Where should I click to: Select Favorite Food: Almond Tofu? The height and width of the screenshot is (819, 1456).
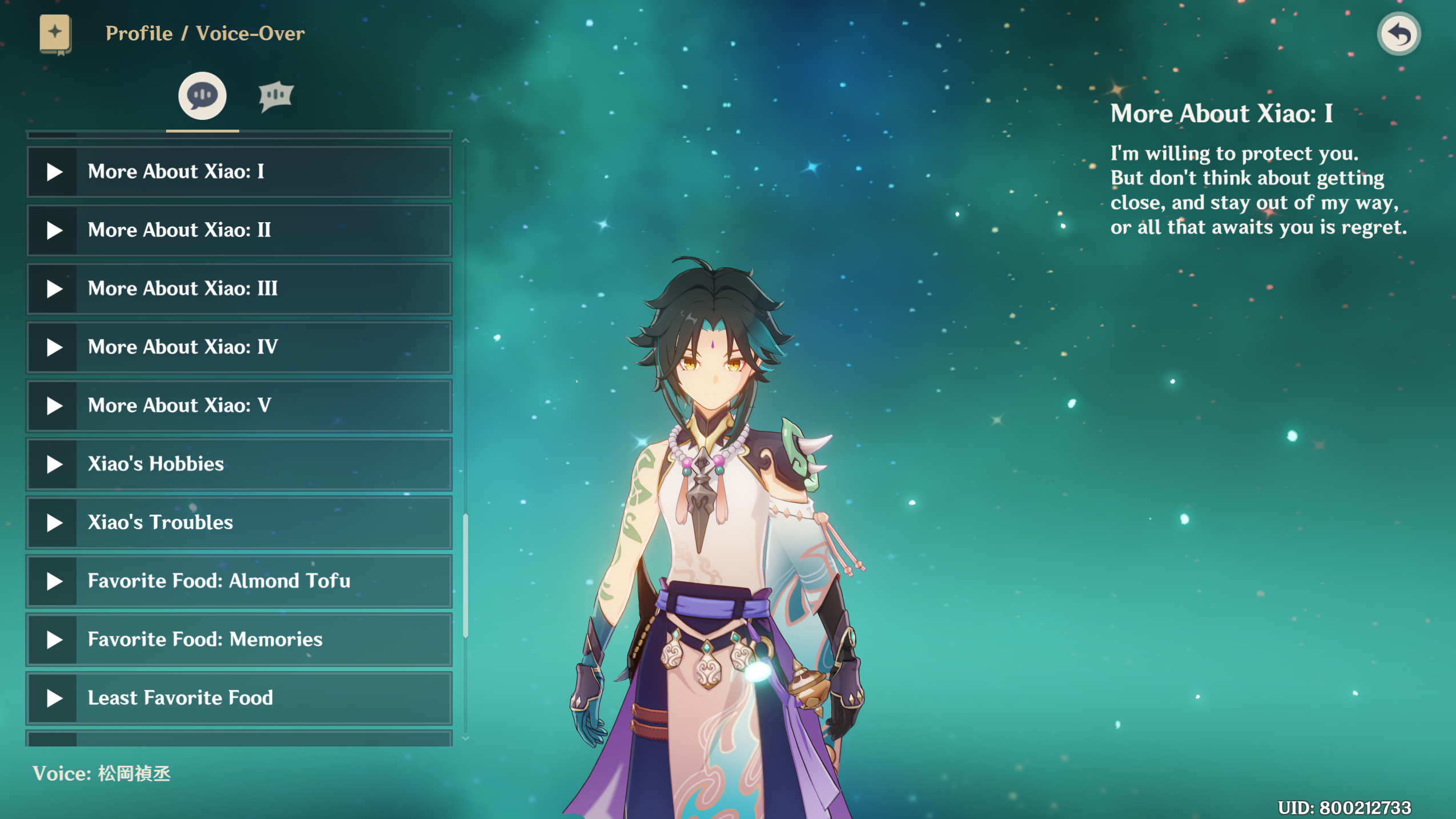pyautogui.click(x=239, y=581)
